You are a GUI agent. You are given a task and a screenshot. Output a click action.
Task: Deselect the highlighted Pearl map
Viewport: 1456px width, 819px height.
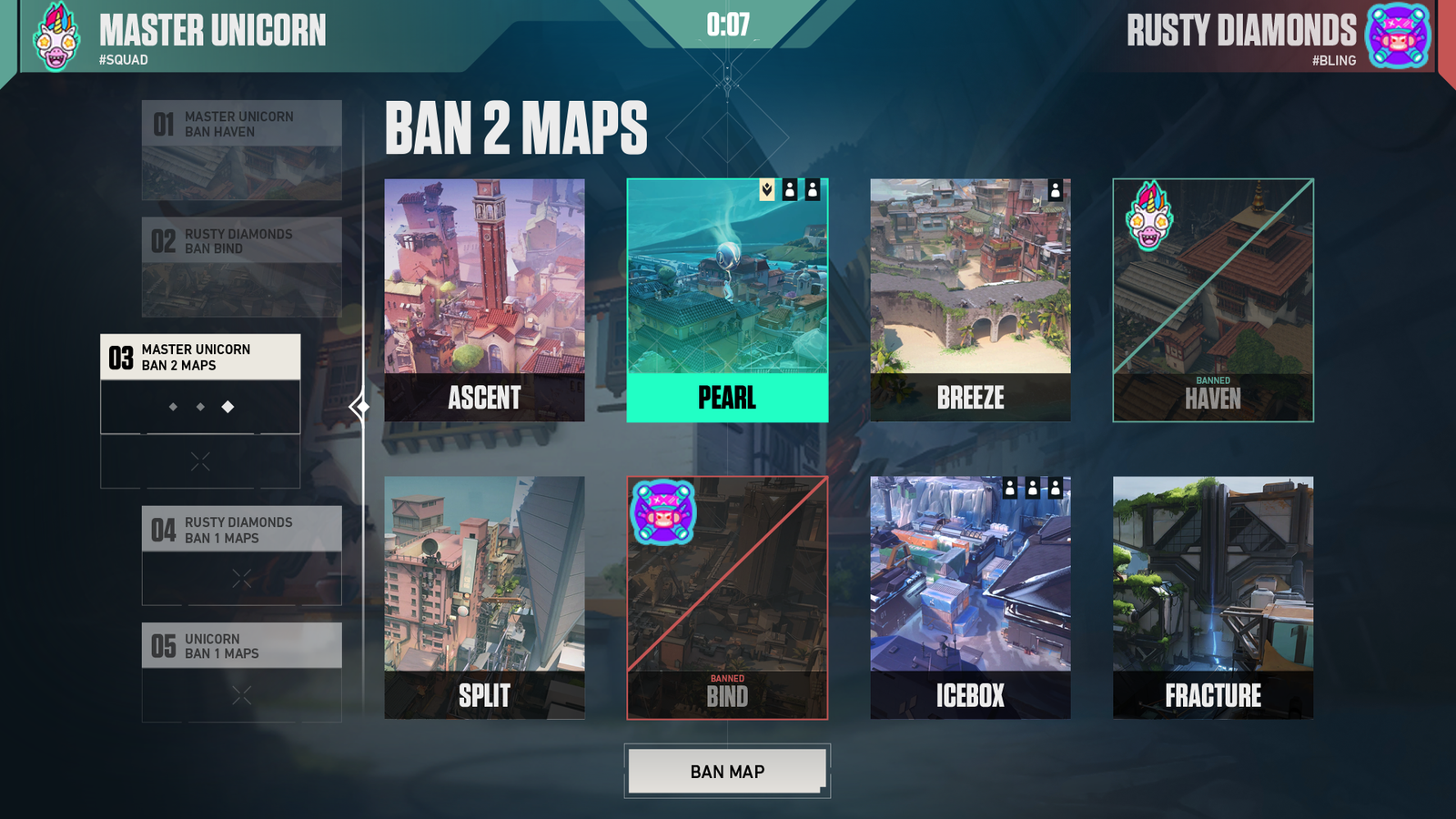728,300
